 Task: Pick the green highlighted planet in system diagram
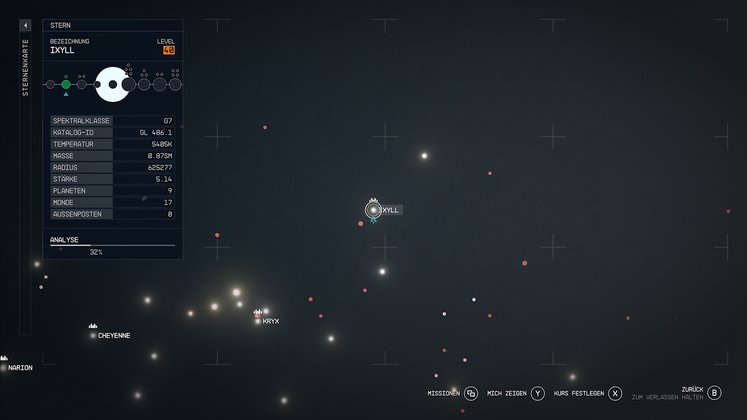coord(66,85)
